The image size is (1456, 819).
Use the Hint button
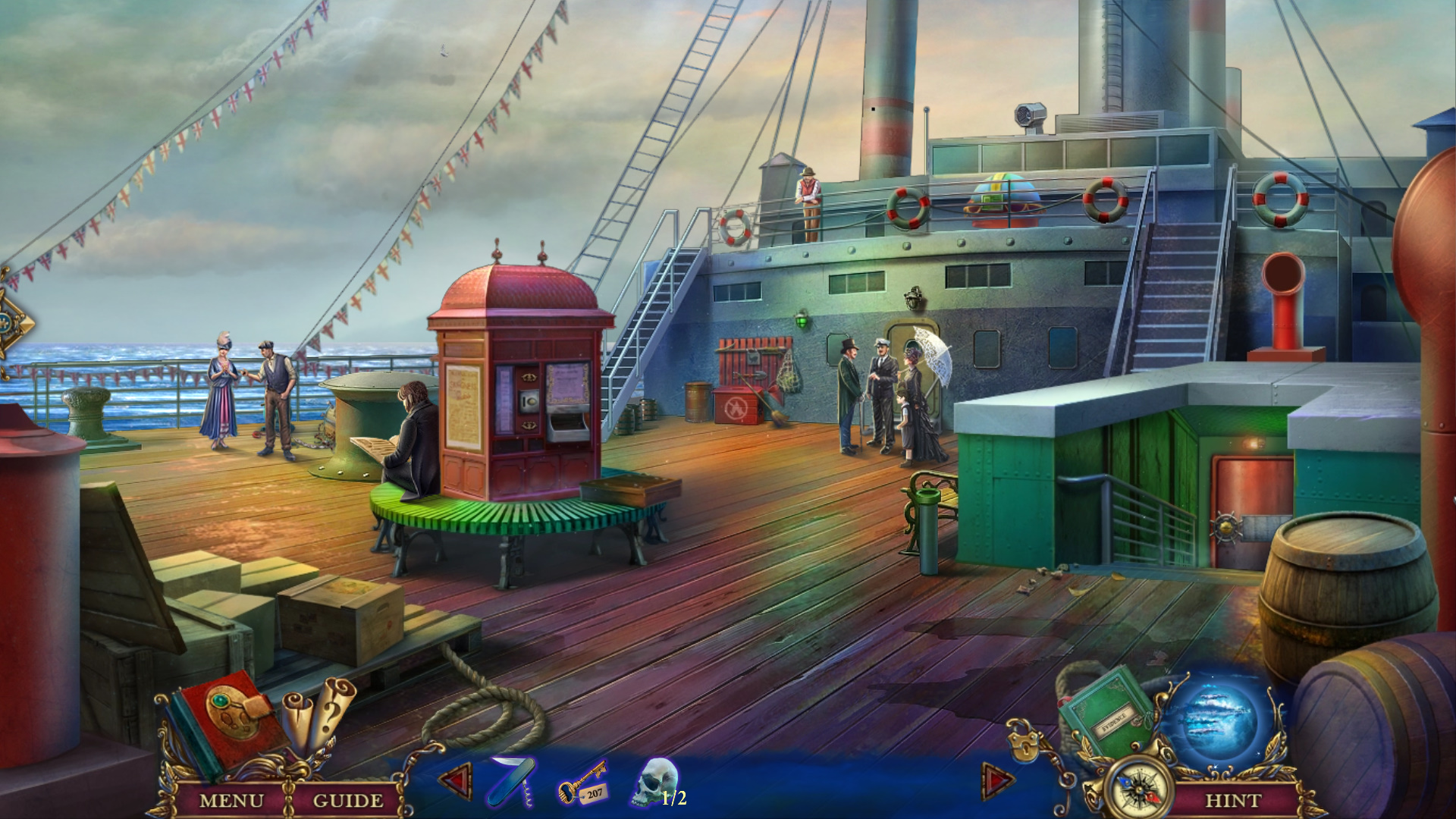pos(1232,800)
